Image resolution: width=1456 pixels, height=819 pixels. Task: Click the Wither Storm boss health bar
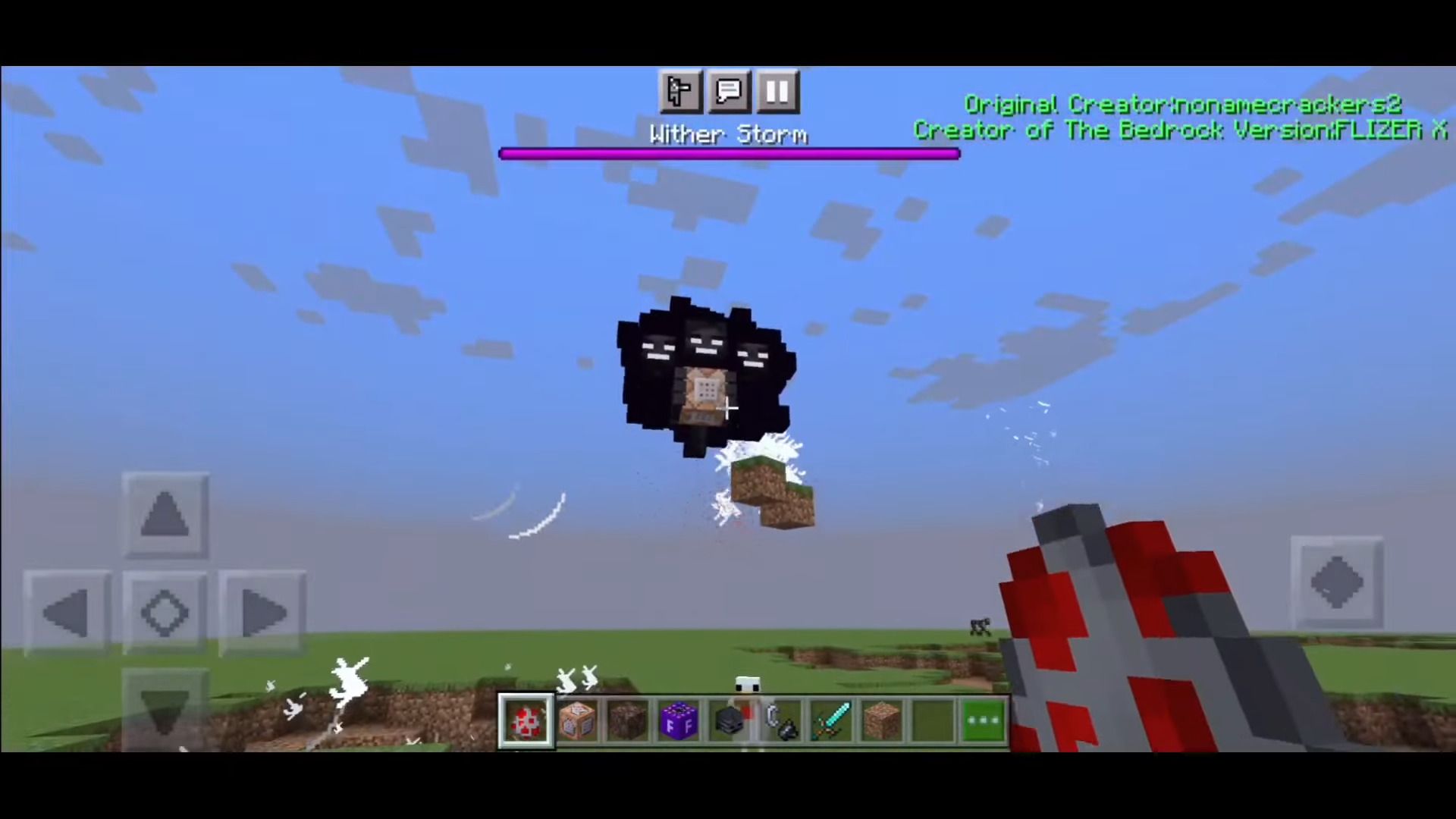pos(728,154)
